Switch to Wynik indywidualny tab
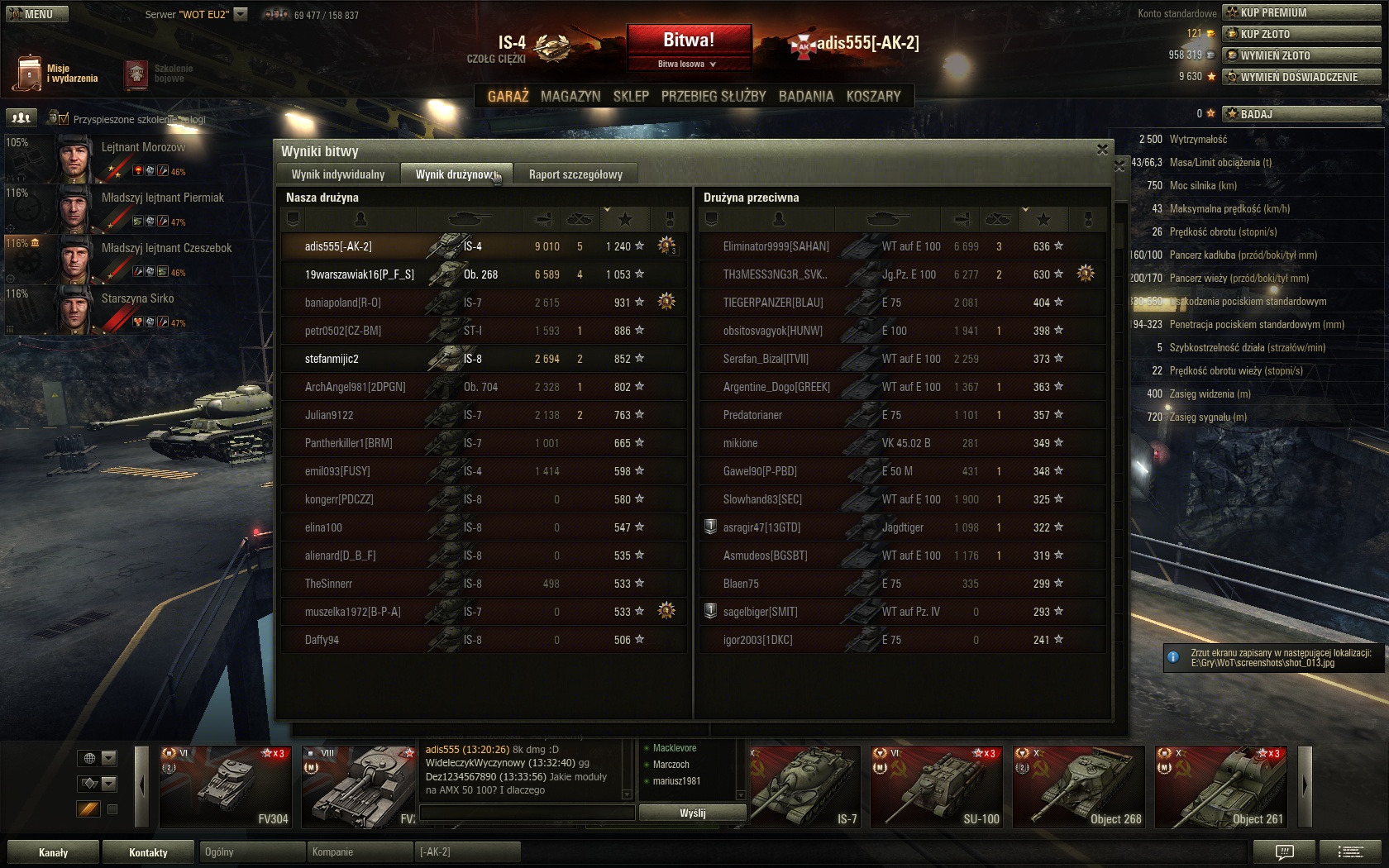Image resolution: width=1389 pixels, height=868 pixels. pyautogui.click(x=338, y=174)
